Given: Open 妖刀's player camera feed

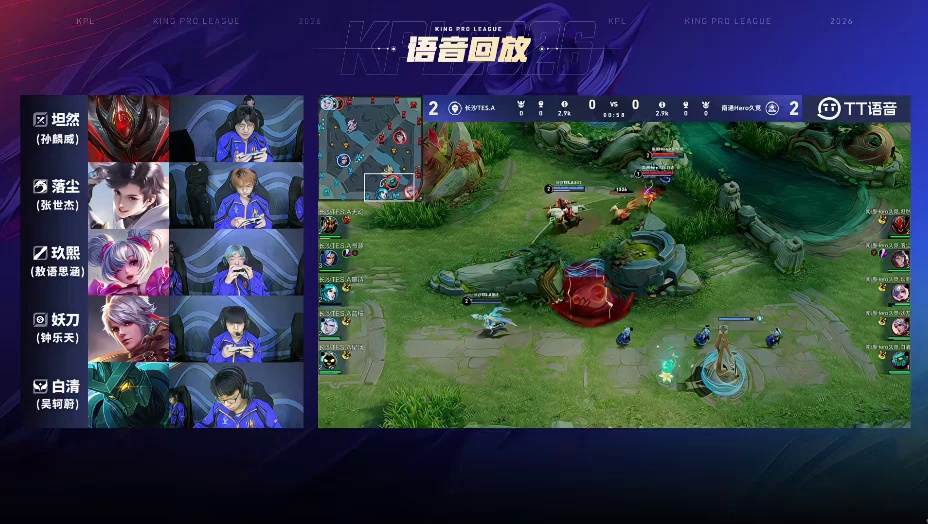Looking at the screenshot, I should [236, 328].
